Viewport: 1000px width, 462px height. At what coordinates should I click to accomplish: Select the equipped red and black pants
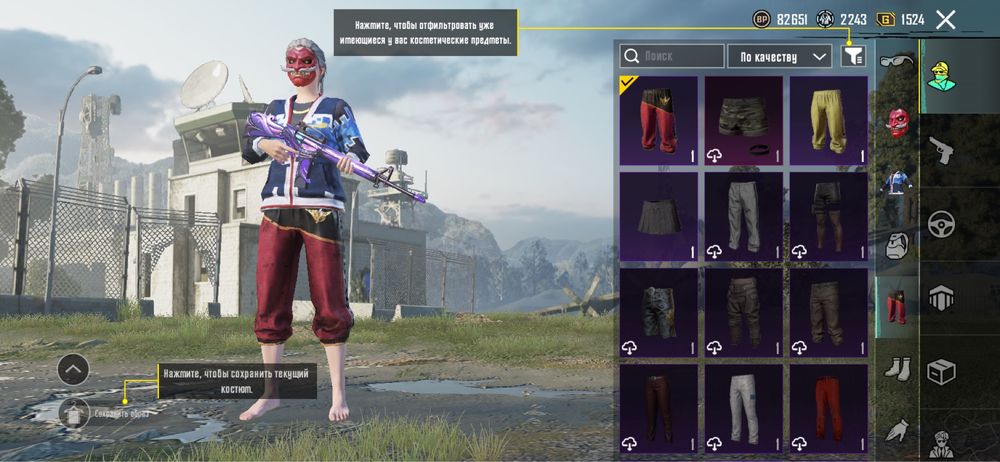[x=658, y=120]
